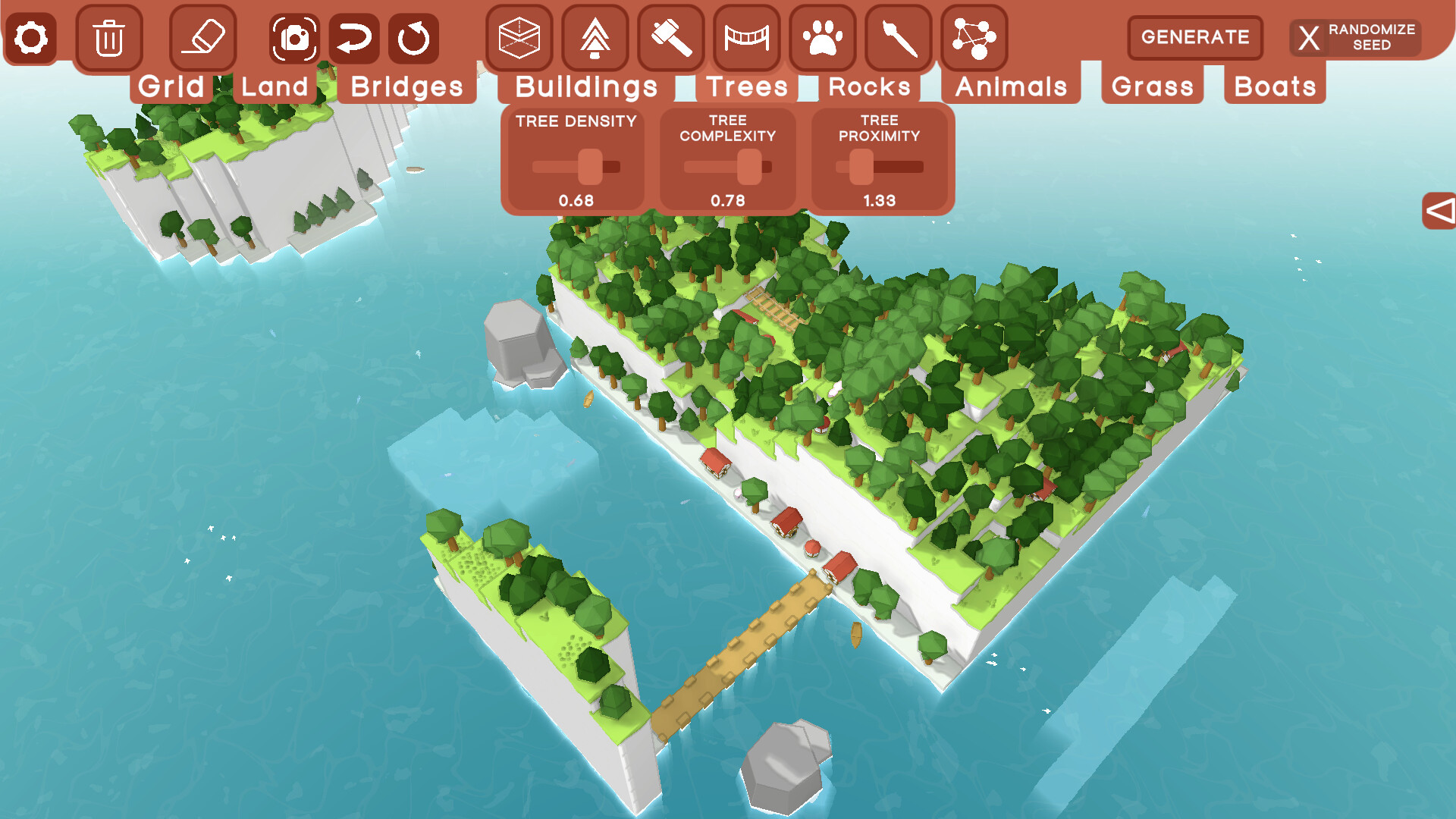The width and height of the screenshot is (1456, 819).
Task: Open the Boats tab
Action: pyautogui.click(x=1273, y=86)
